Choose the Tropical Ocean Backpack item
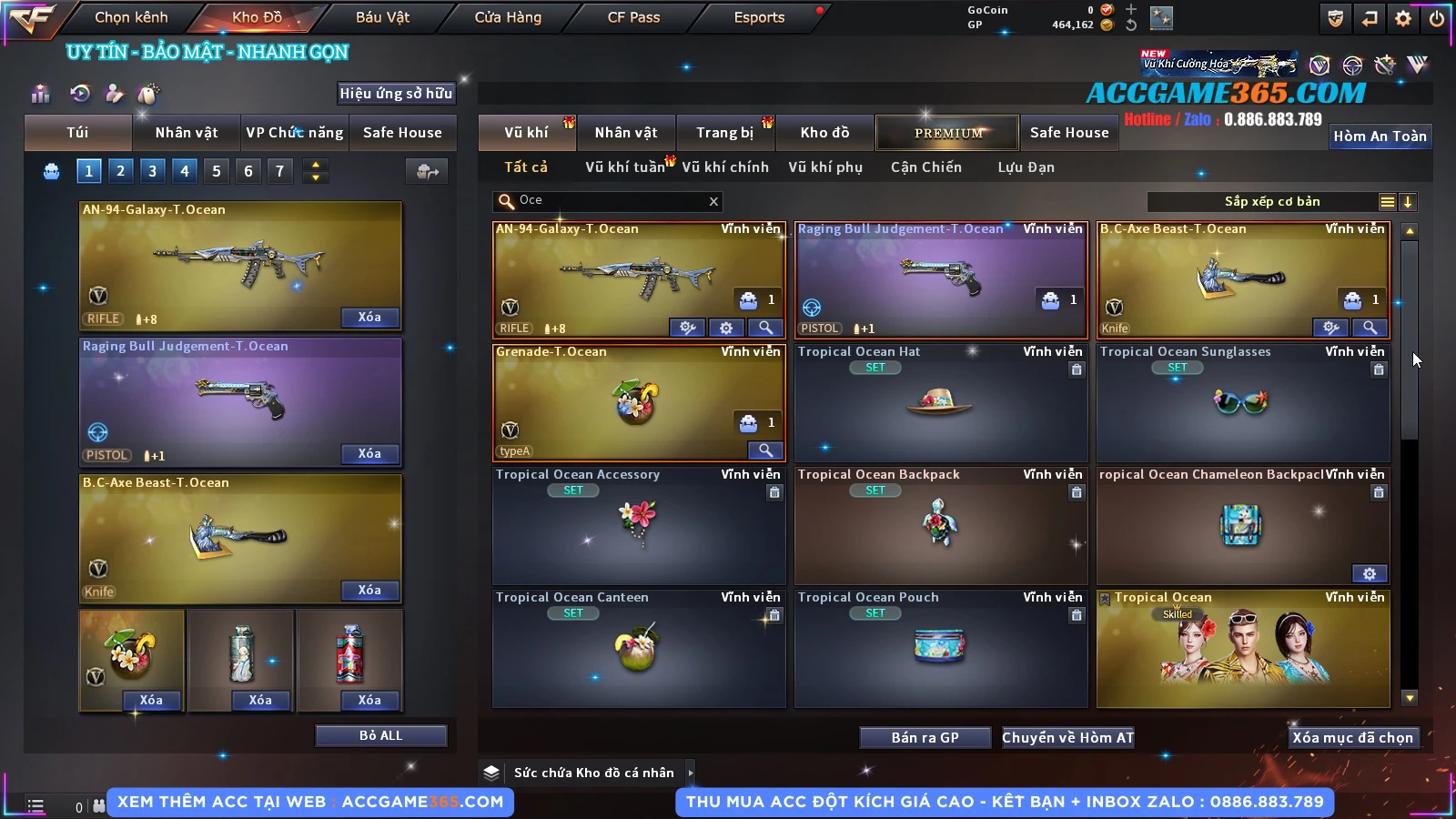The width and height of the screenshot is (1456, 819). pyautogui.click(x=941, y=525)
